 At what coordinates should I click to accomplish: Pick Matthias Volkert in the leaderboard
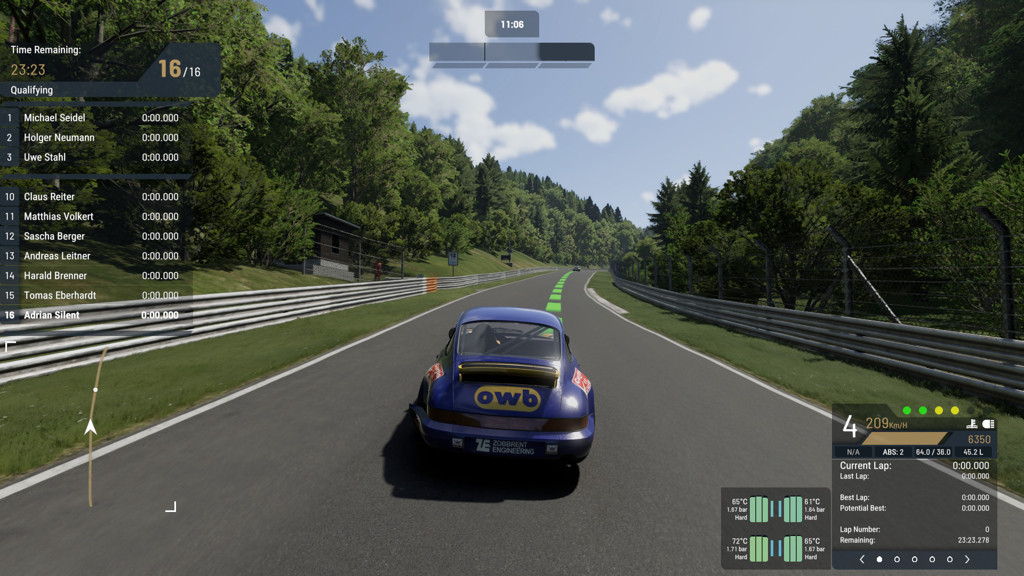[96, 216]
